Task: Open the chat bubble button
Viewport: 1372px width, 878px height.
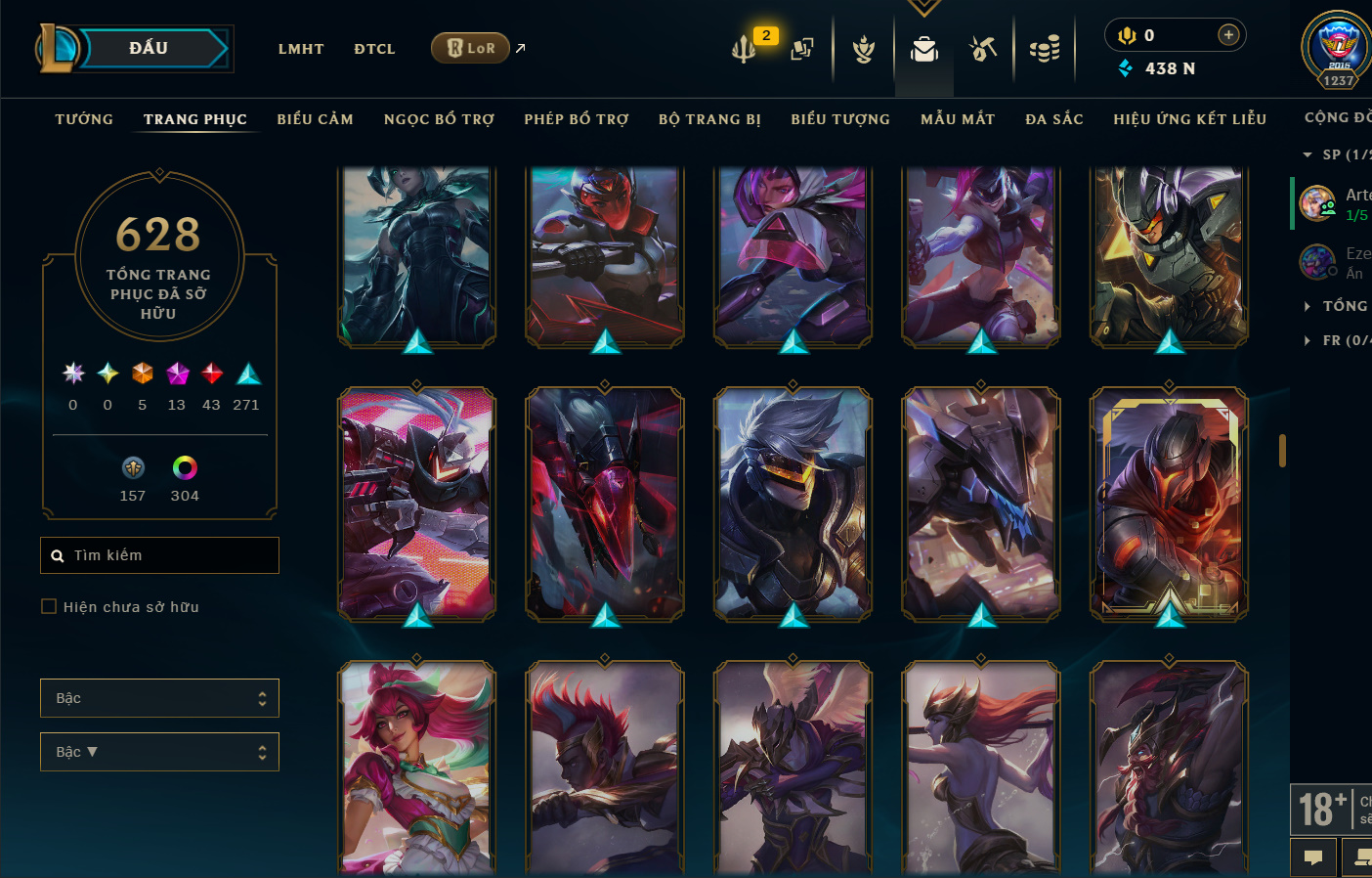Action: coord(1313,857)
